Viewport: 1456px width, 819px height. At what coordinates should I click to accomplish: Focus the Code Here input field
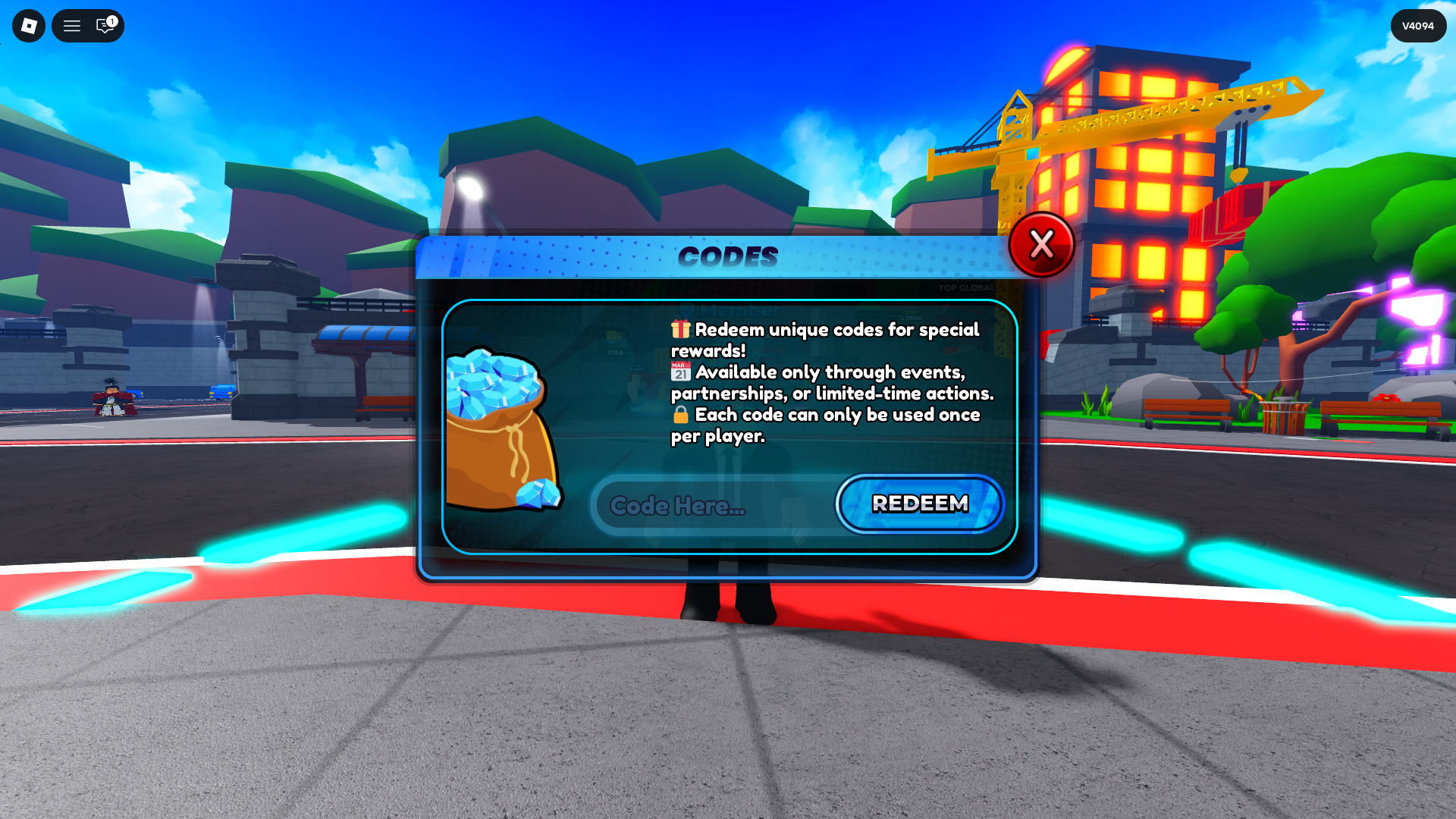[713, 506]
